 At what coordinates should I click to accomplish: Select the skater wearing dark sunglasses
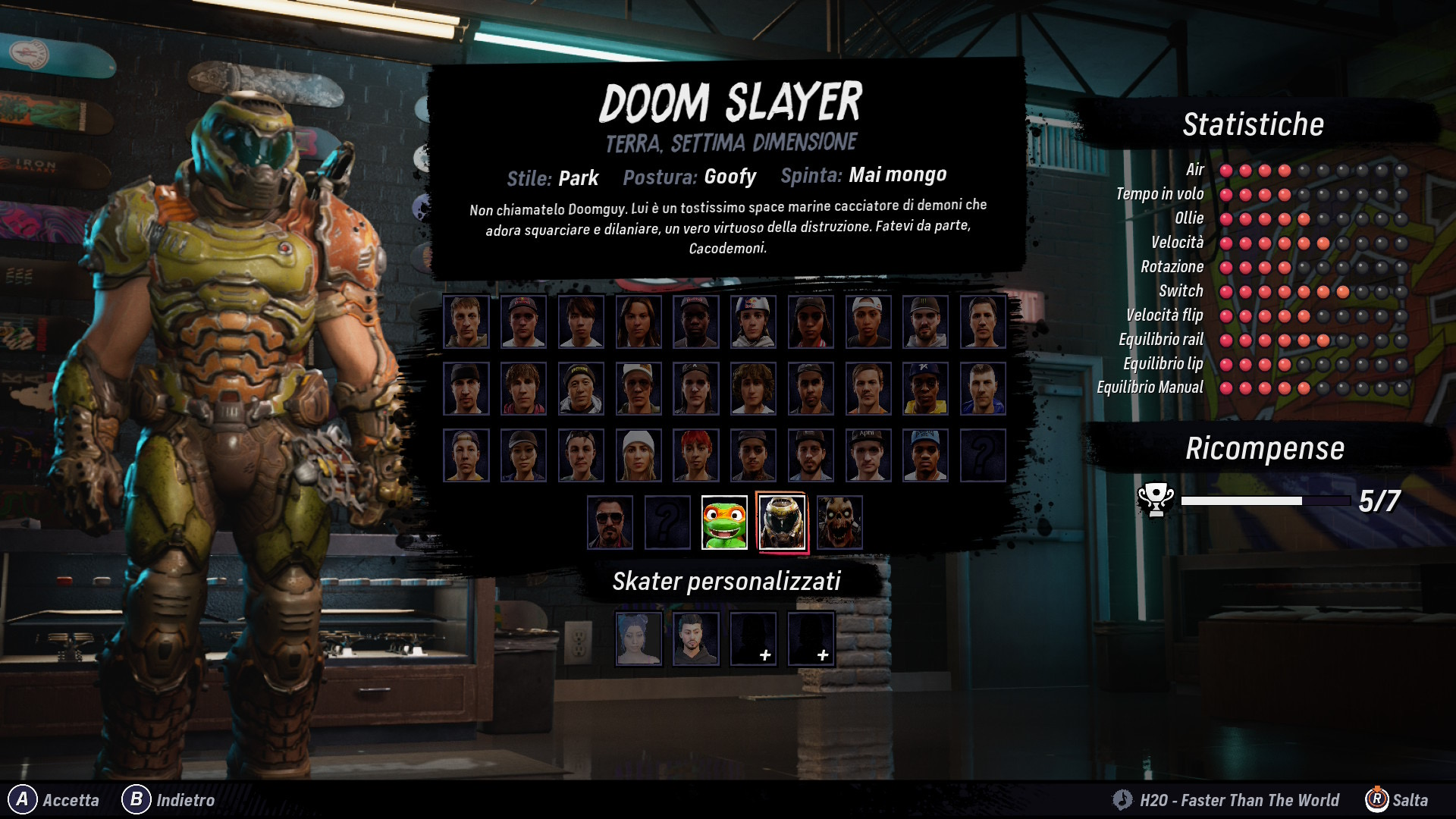pos(610,522)
